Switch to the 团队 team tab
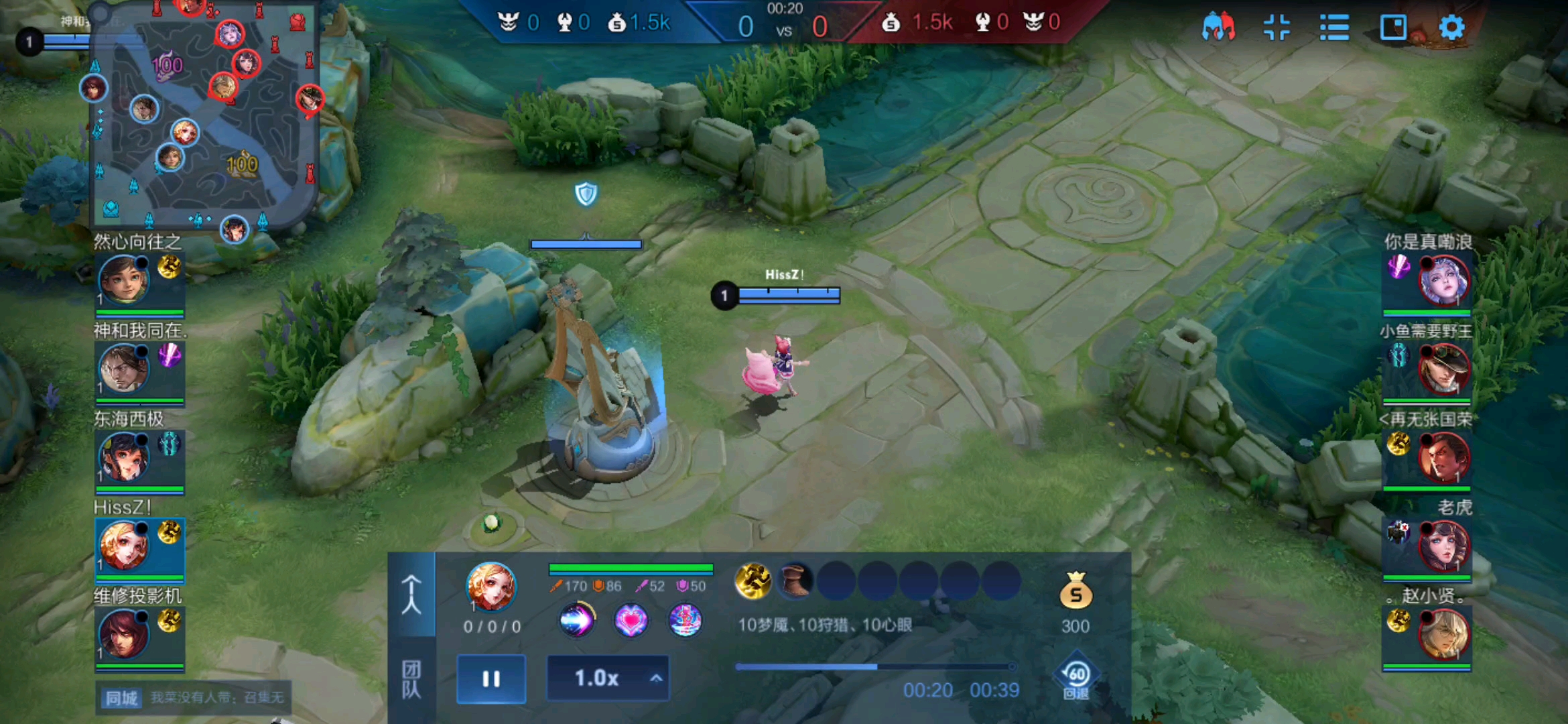The image size is (1568, 724). [x=411, y=679]
